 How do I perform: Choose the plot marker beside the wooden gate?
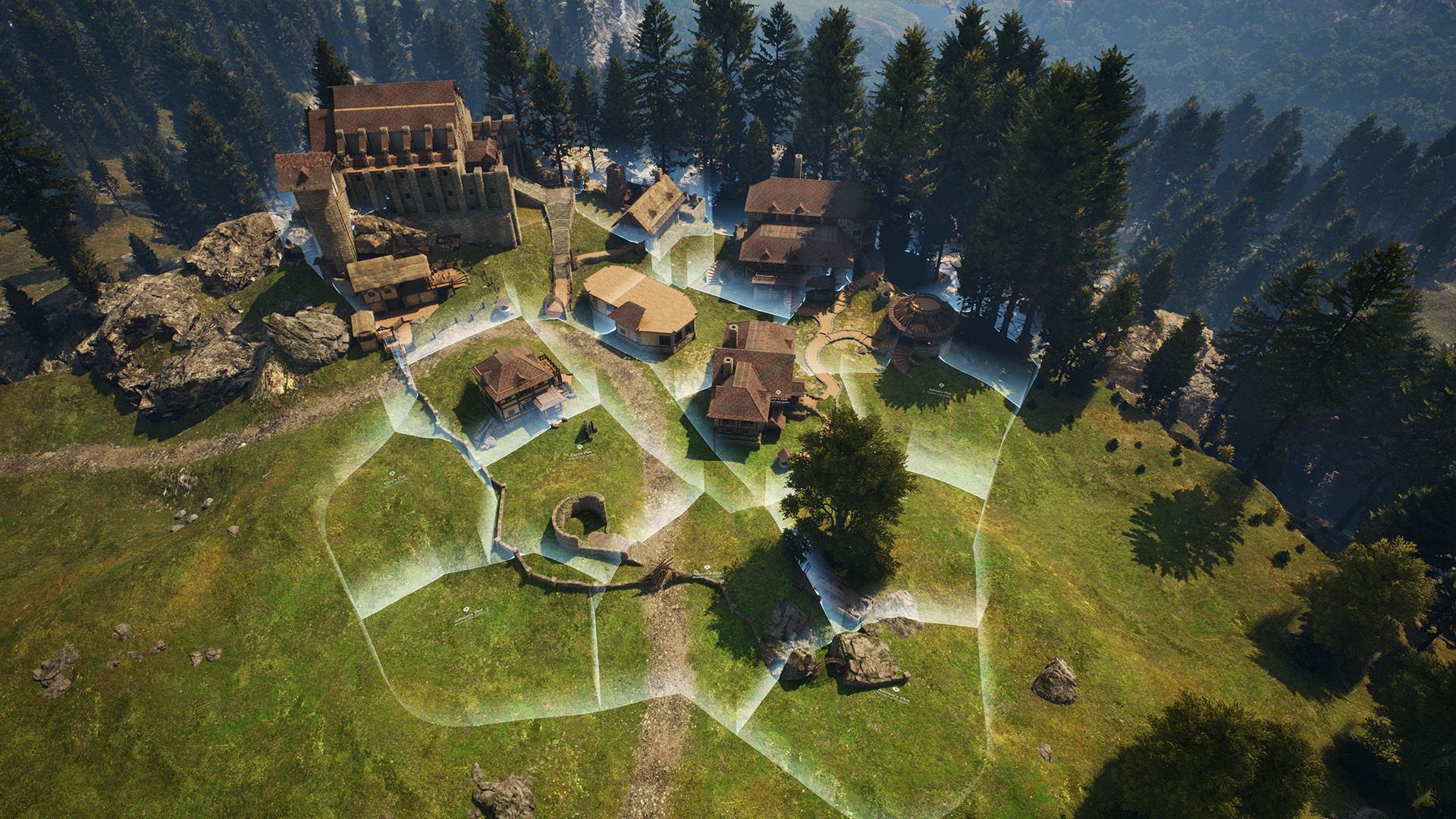[x=706, y=567]
